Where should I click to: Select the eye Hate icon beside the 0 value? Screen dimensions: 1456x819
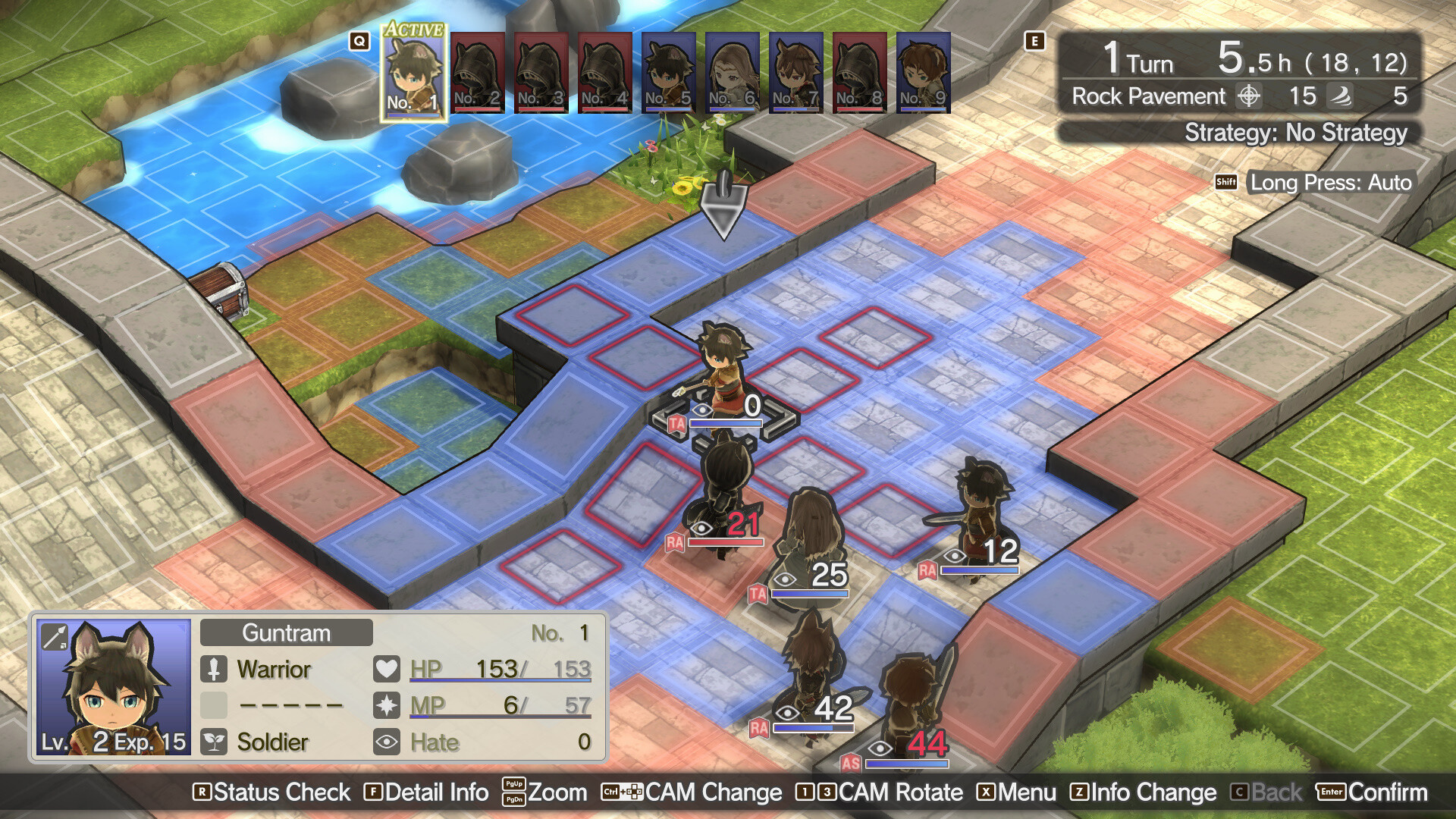(388, 742)
